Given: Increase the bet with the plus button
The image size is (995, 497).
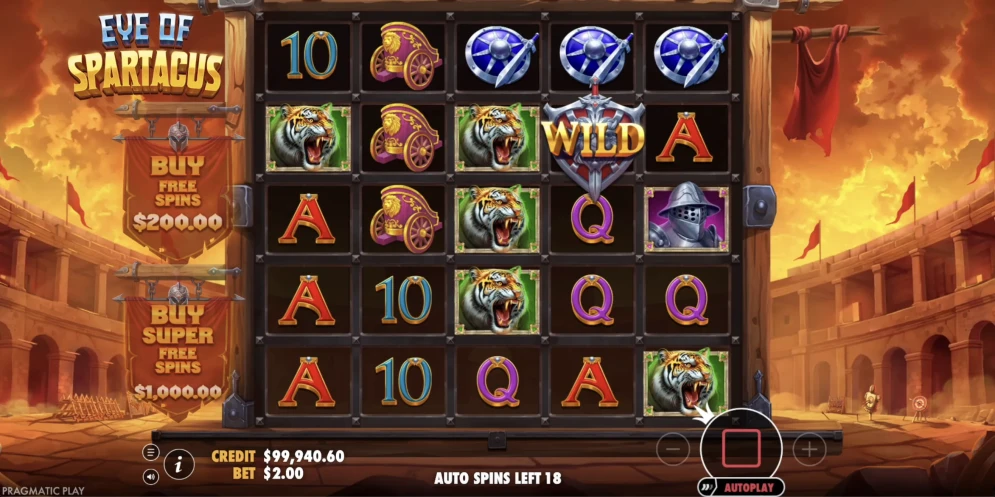Looking at the screenshot, I should 808,450.
